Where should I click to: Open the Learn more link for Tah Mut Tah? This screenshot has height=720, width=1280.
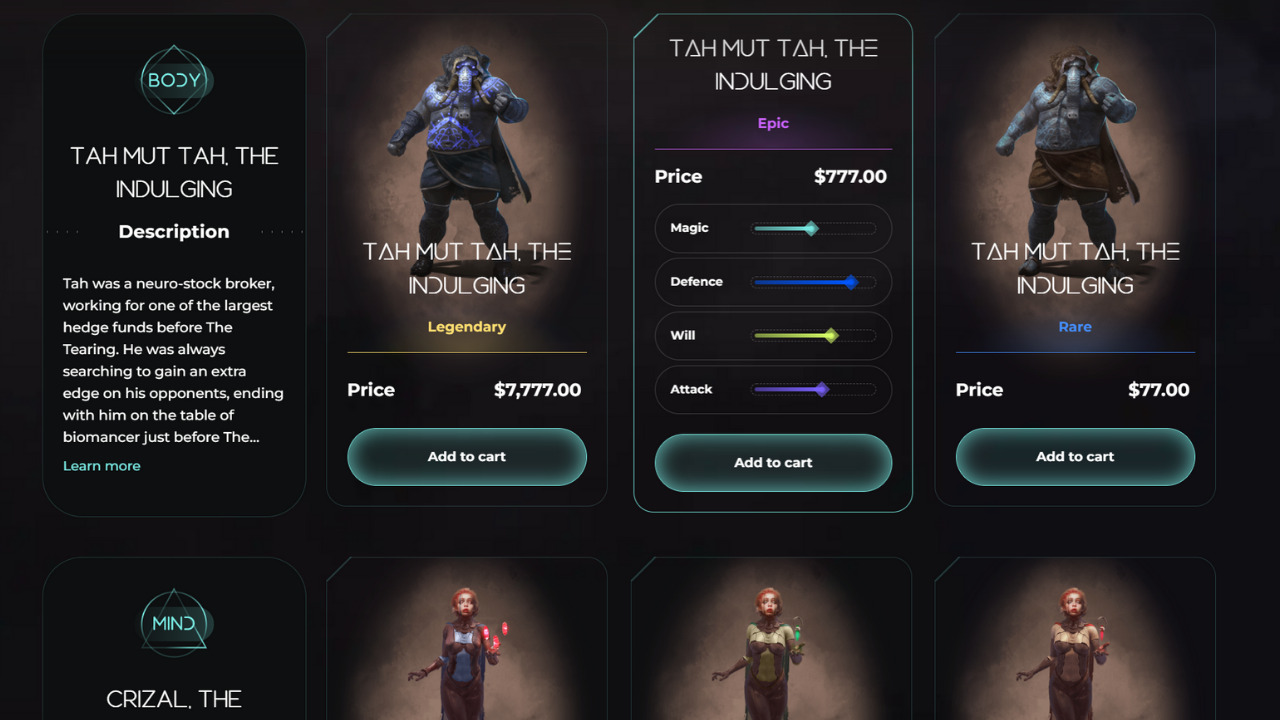(x=101, y=465)
